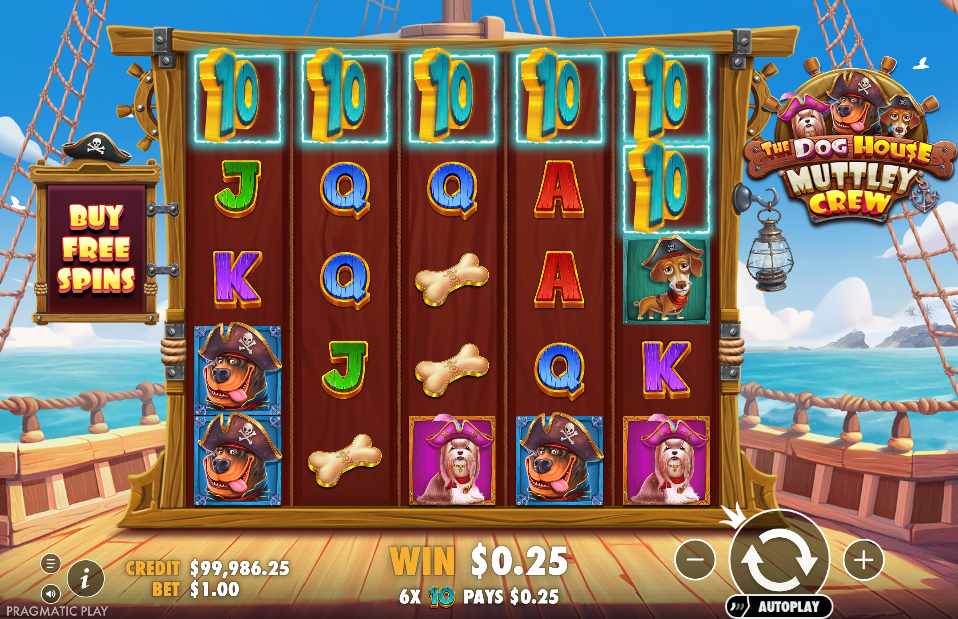Increase the bet with the plus button
This screenshot has width=958, height=619.
(864, 559)
